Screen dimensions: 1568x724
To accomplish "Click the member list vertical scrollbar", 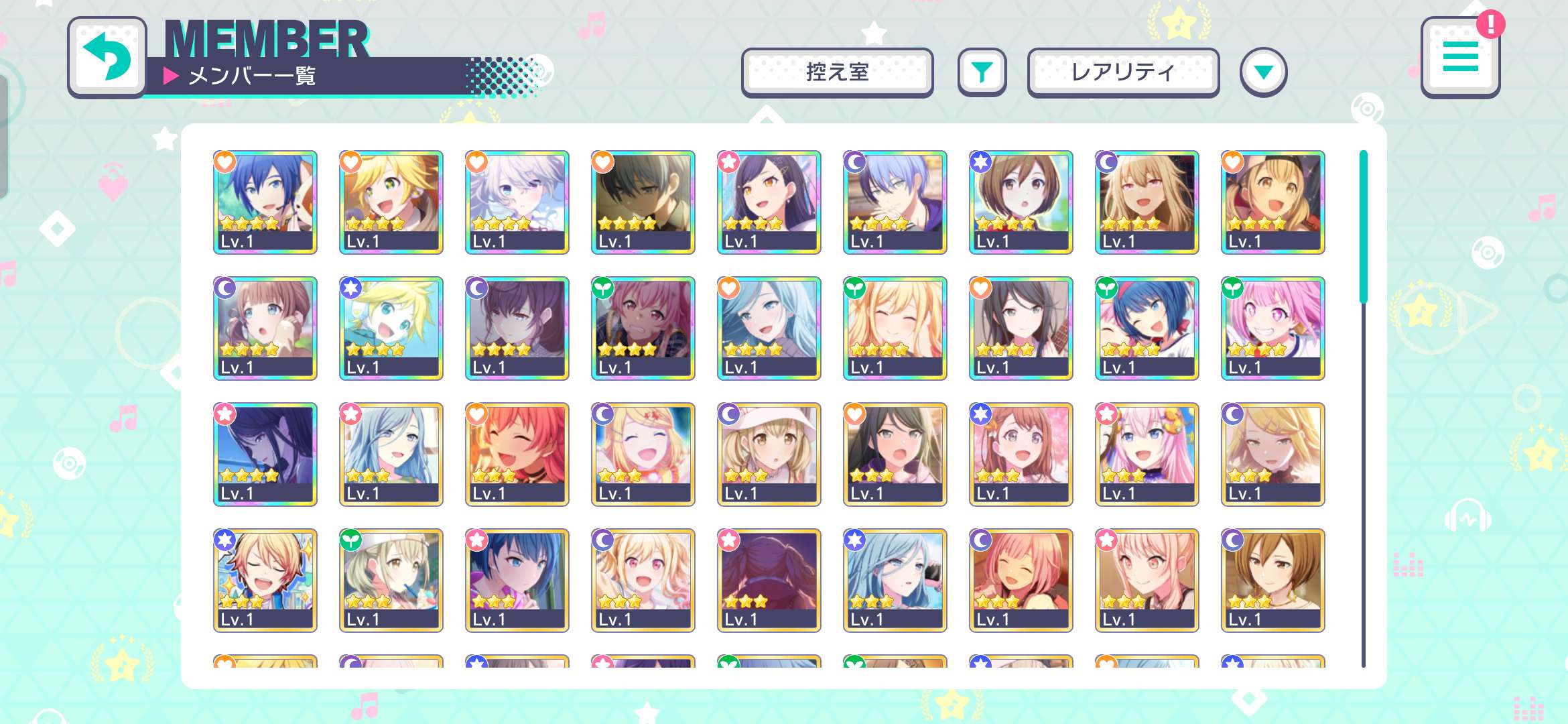I will click(x=1363, y=228).
